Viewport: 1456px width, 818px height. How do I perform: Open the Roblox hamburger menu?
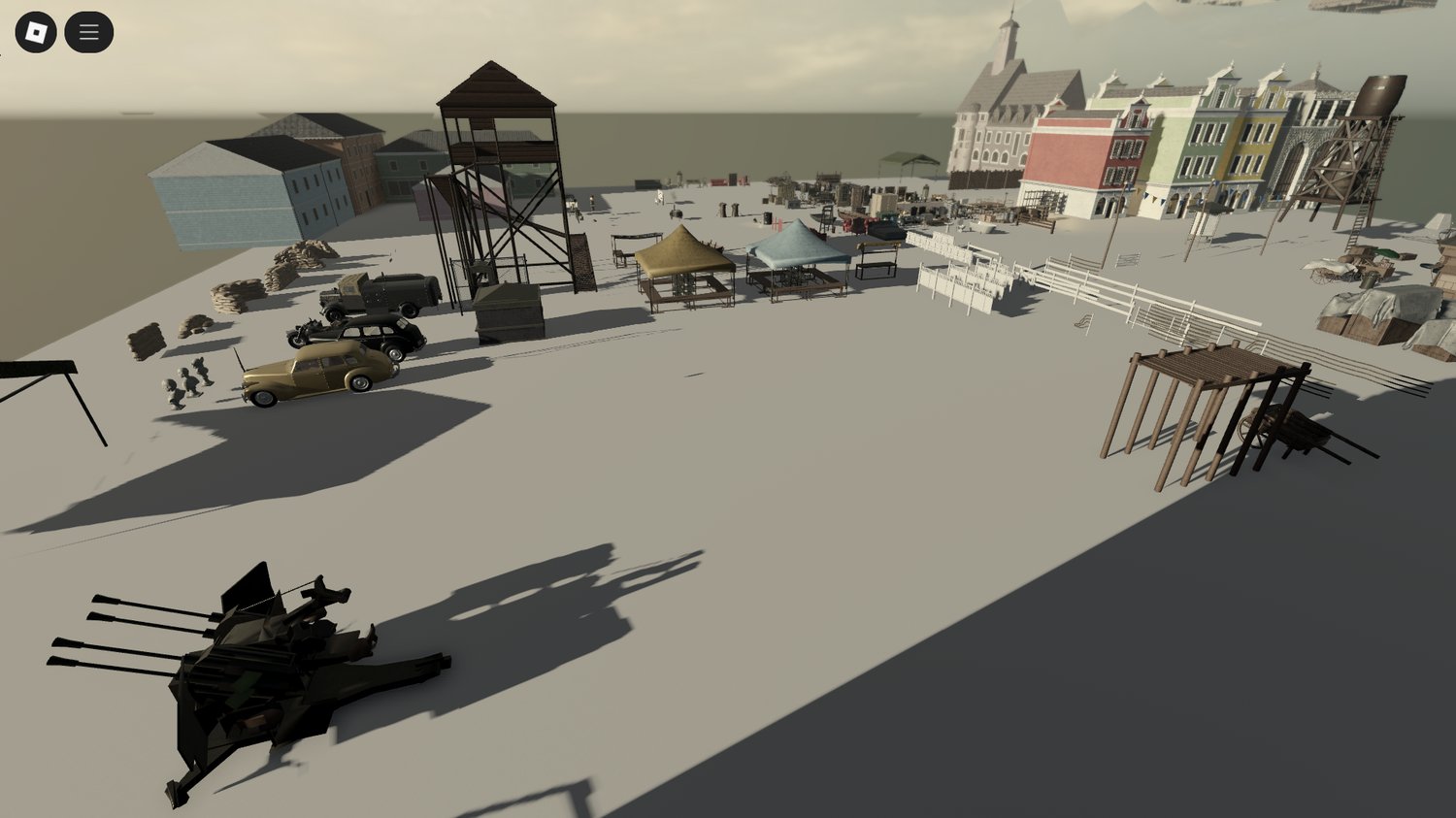coord(88,30)
